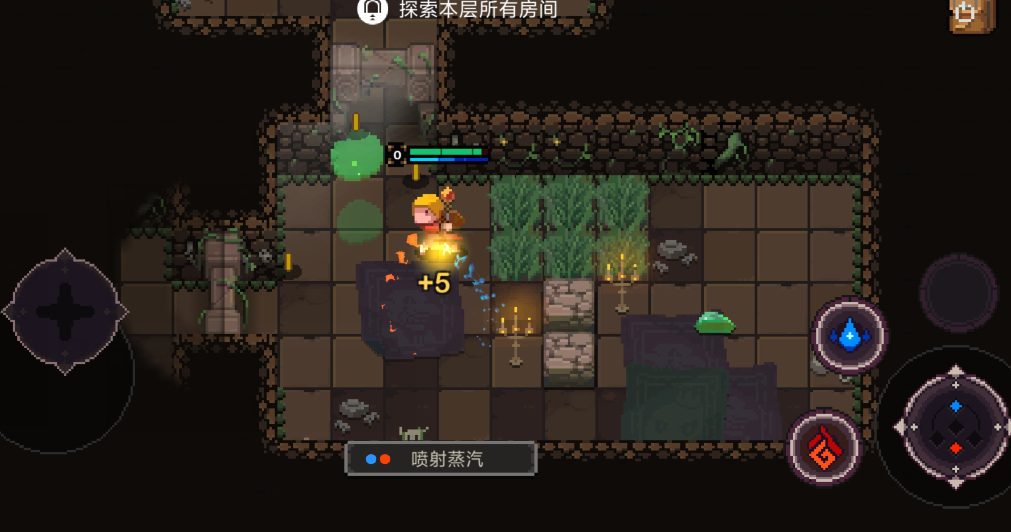
Task: Activate the red fire element button
Action: pos(825,446)
